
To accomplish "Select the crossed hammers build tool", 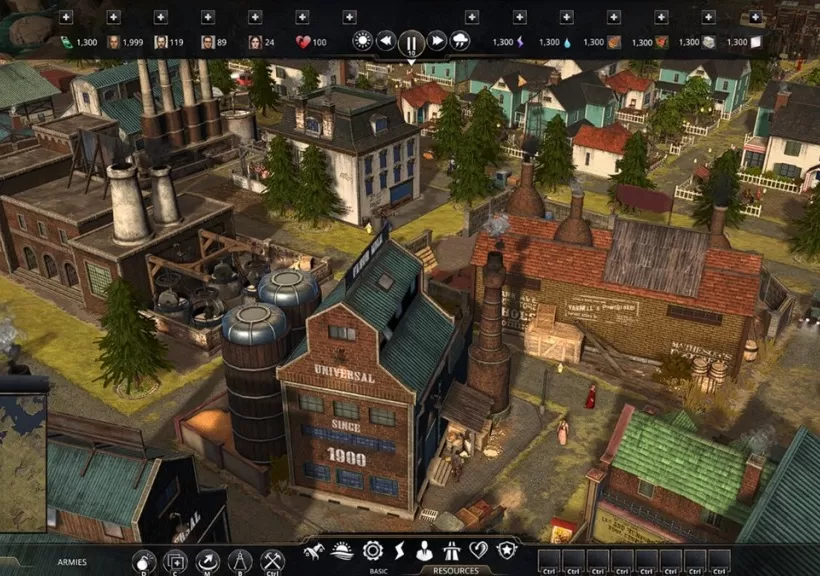I will coord(271,561).
